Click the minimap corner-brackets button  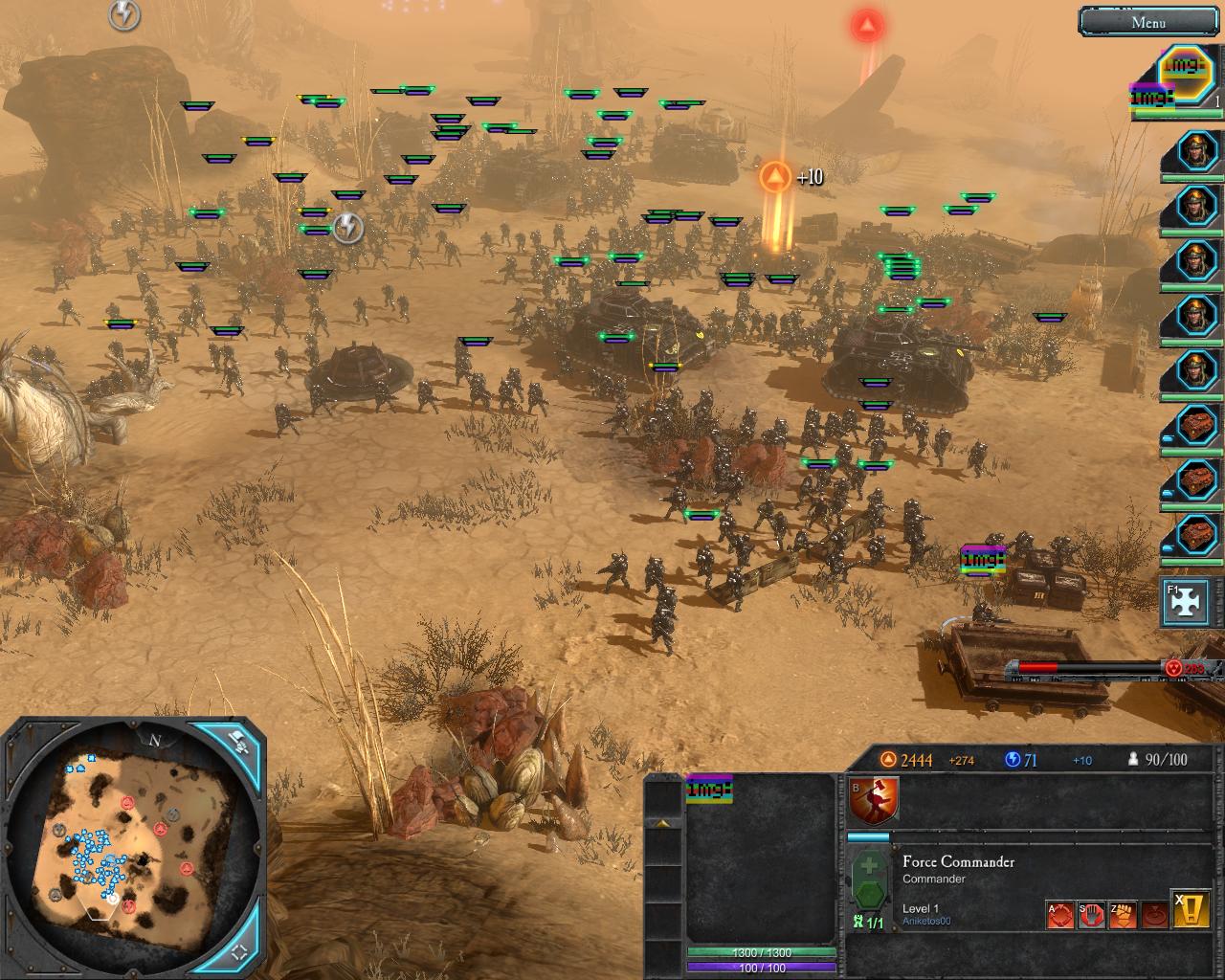[x=240, y=950]
